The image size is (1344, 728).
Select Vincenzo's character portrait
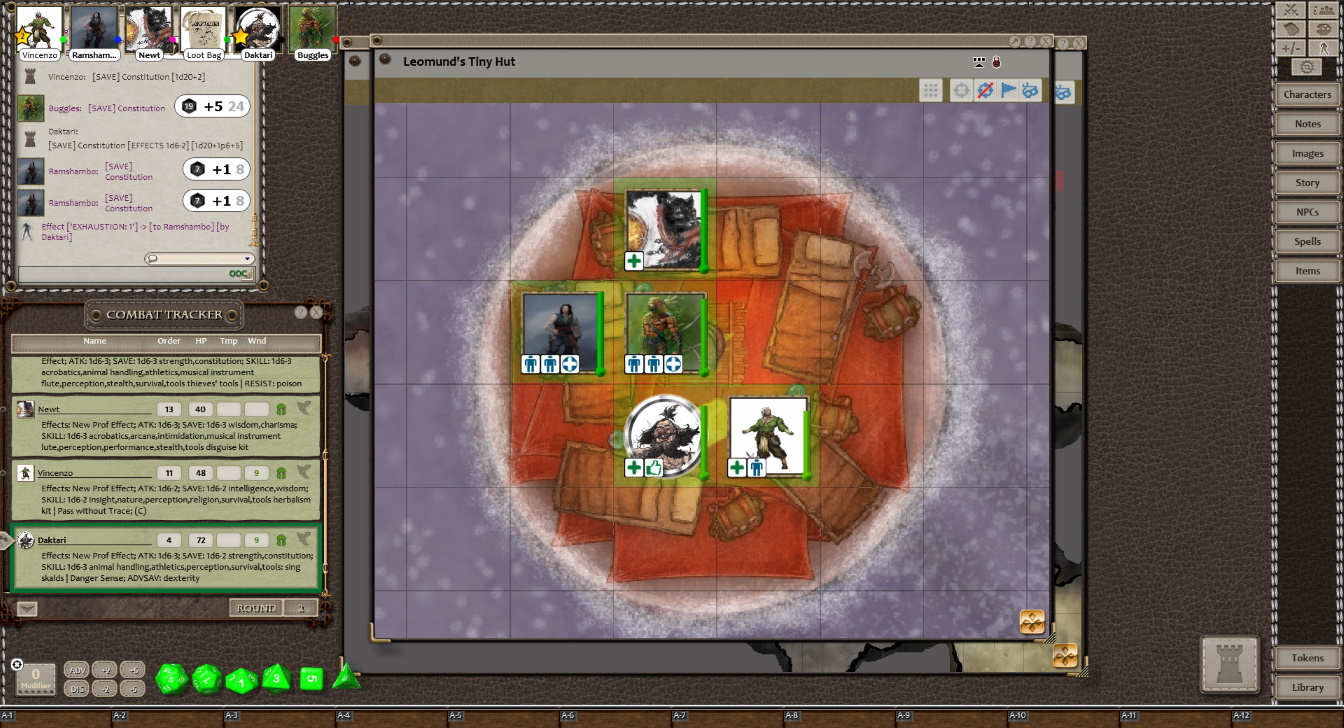(40, 29)
